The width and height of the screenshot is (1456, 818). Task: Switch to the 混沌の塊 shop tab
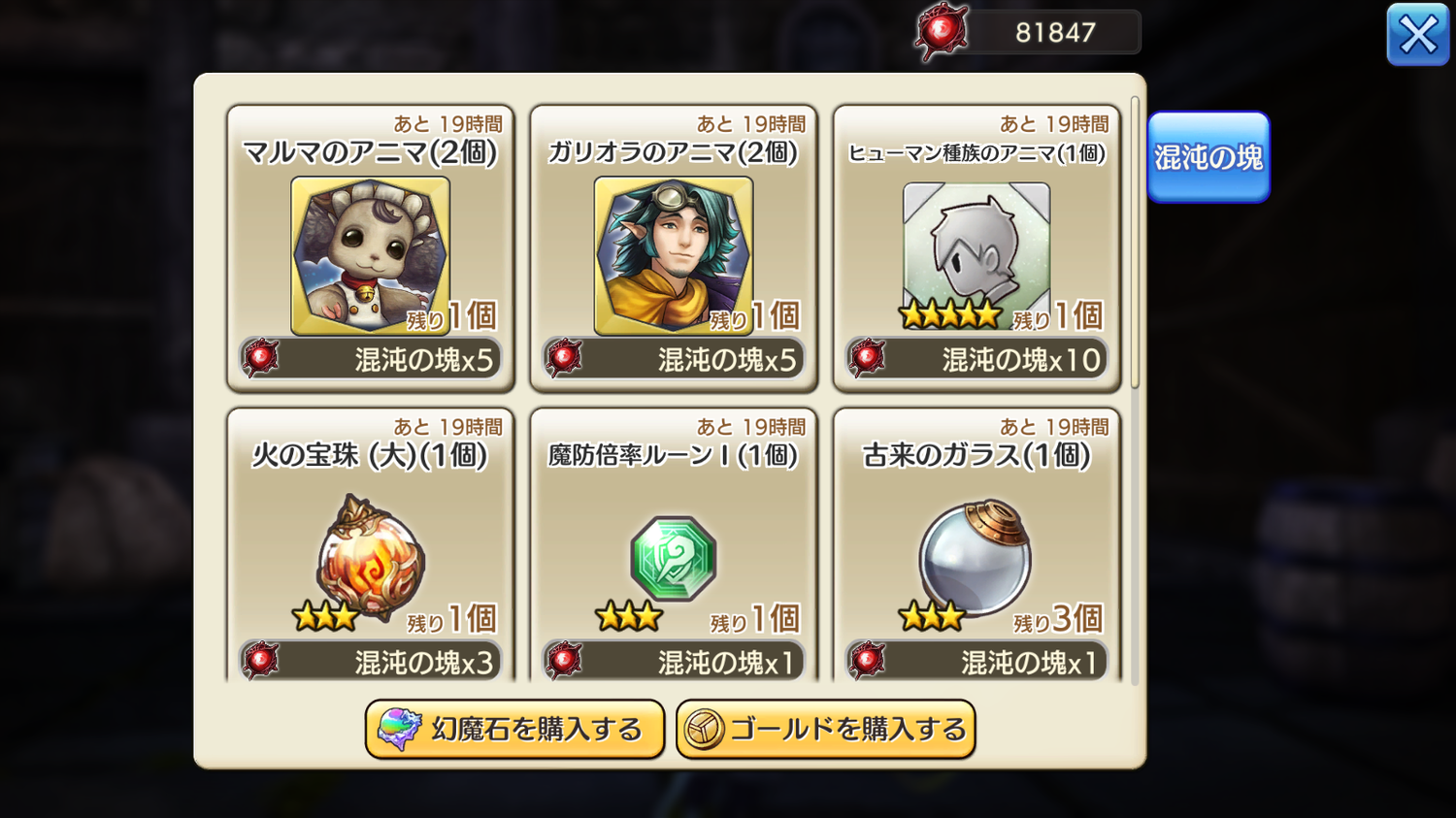(x=1208, y=157)
